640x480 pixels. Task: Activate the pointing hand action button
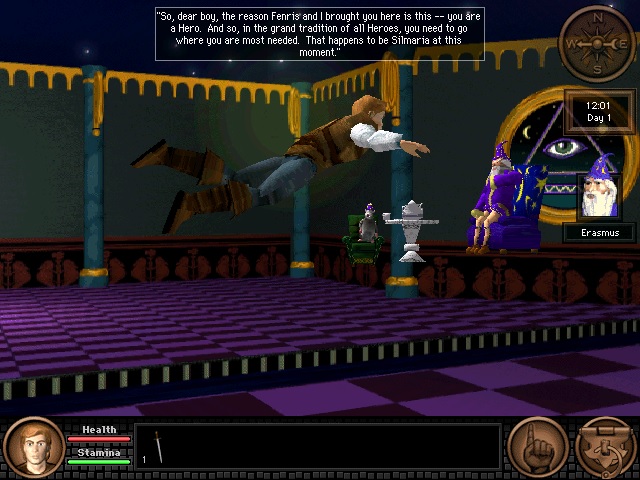[537, 447]
